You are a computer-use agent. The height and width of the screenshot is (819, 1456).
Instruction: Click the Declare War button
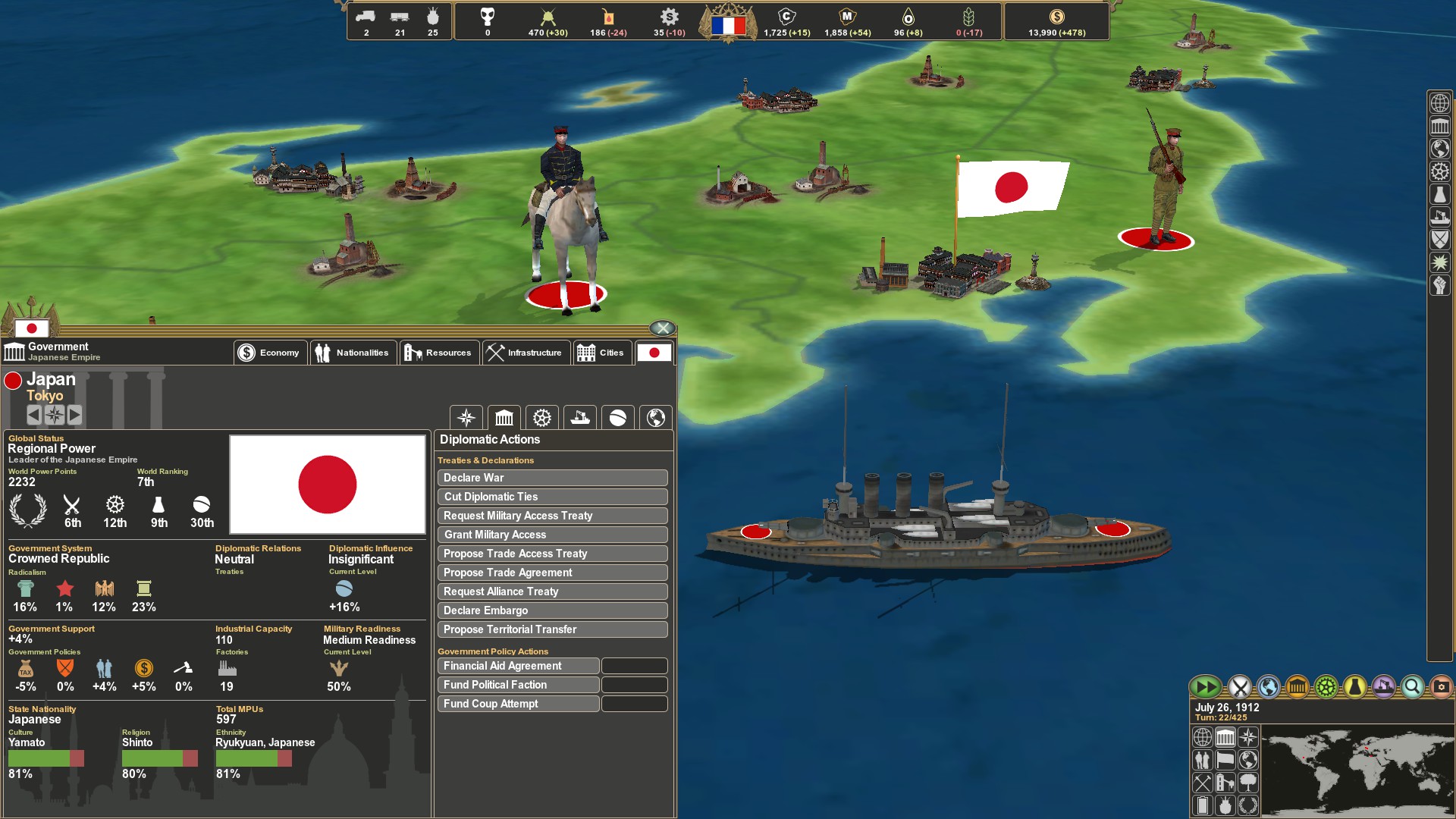pos(552,478)
